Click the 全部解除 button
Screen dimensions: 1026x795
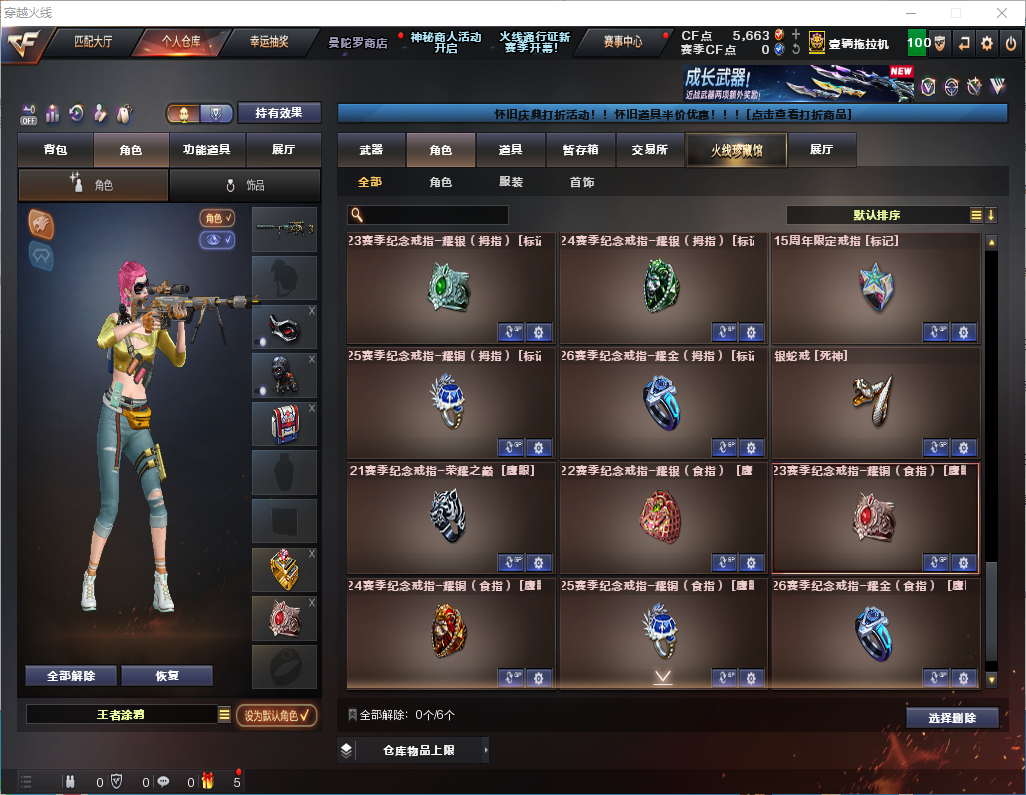point(71,675)
